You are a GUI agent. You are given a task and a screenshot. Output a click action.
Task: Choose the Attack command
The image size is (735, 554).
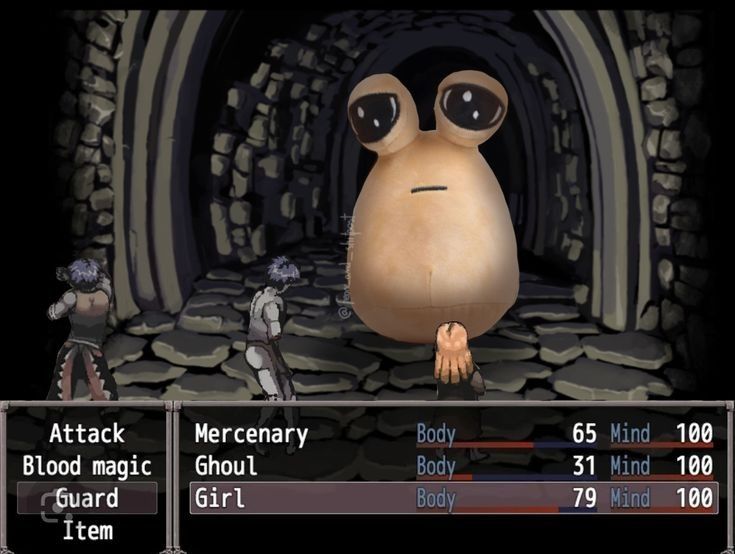coord(87,433)
